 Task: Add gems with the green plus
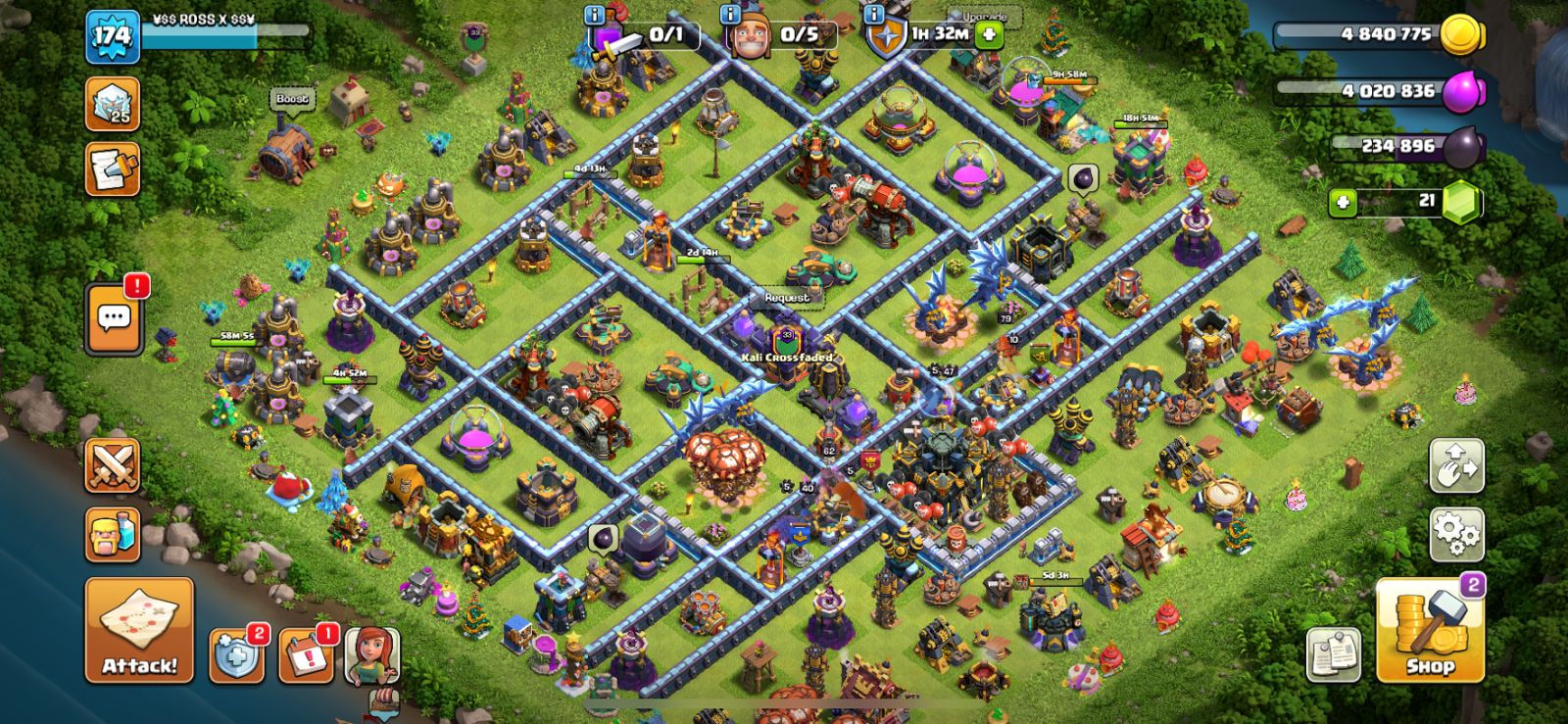coord(1343,203)
